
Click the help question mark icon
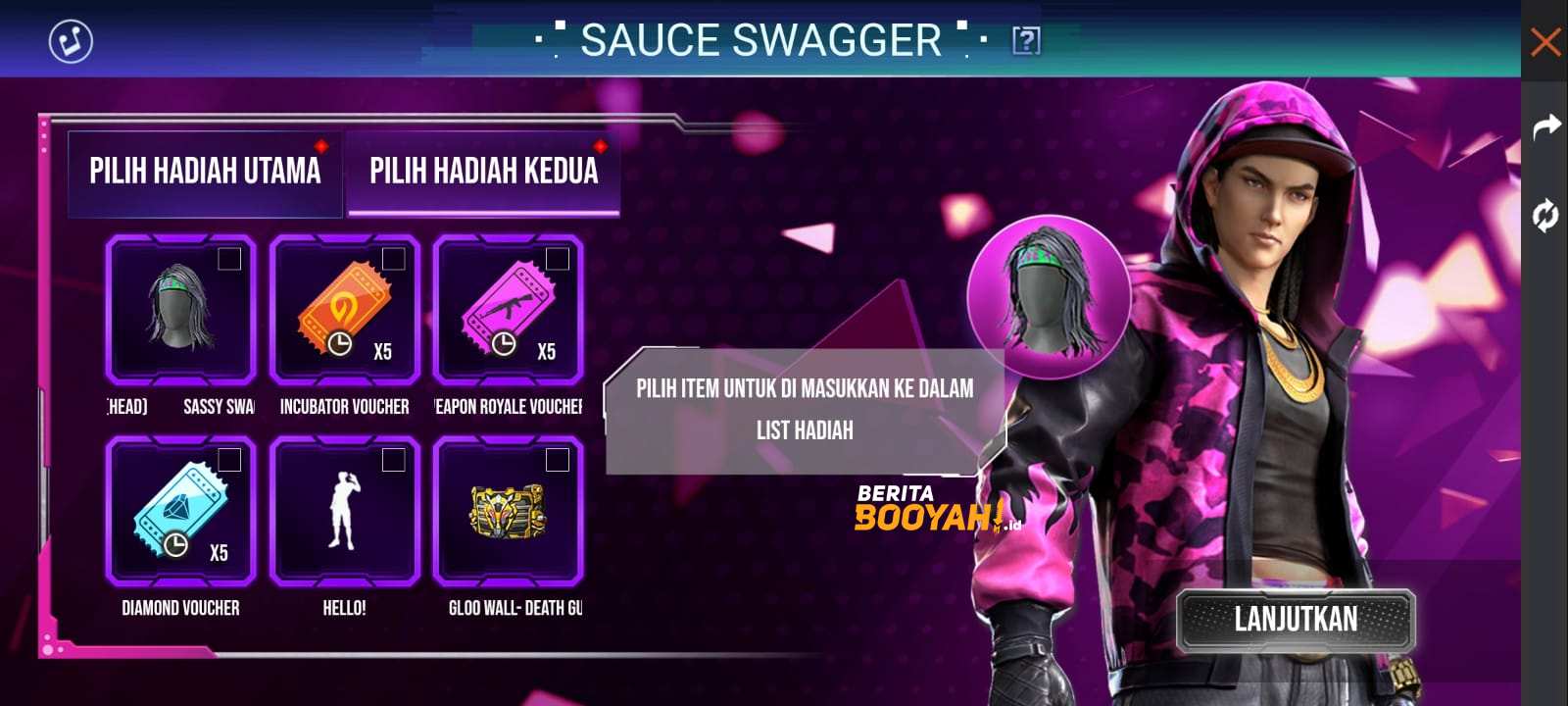[1024, 41]
